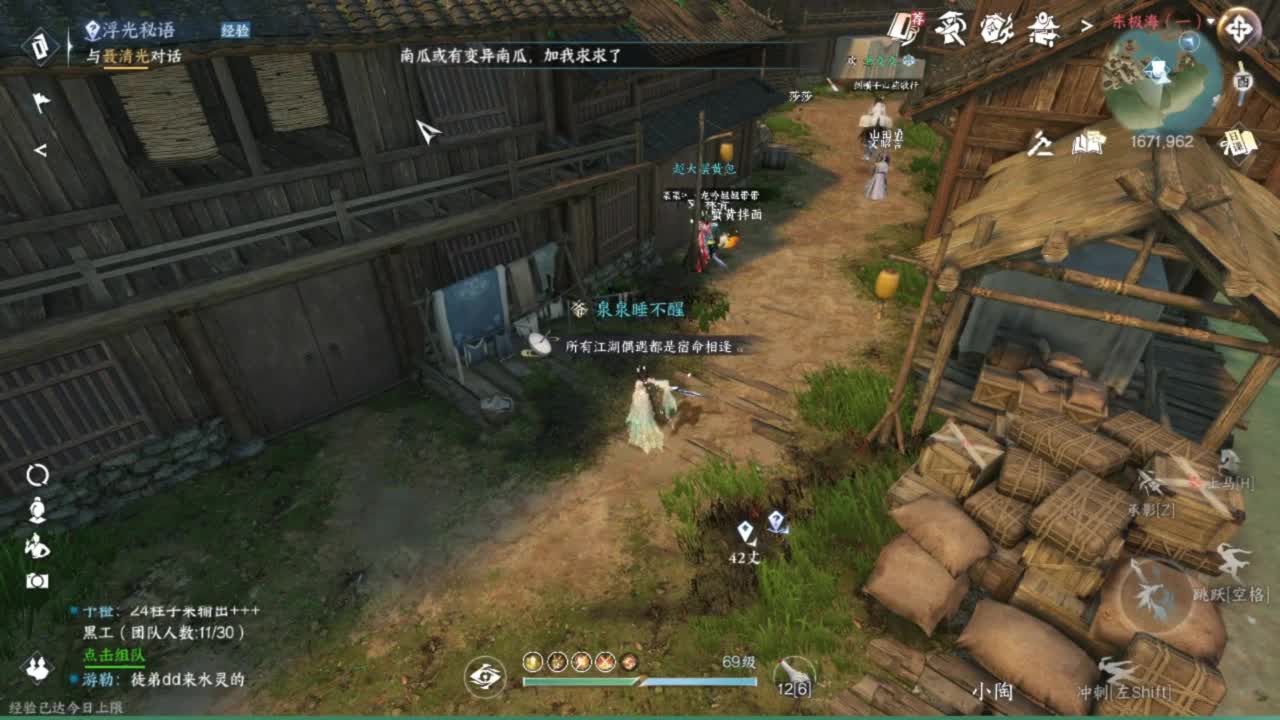This screenshot has width=1280, height=720.
Task: Open the camera/screenshot tool on the left sidebar
Action: point(37,580)
